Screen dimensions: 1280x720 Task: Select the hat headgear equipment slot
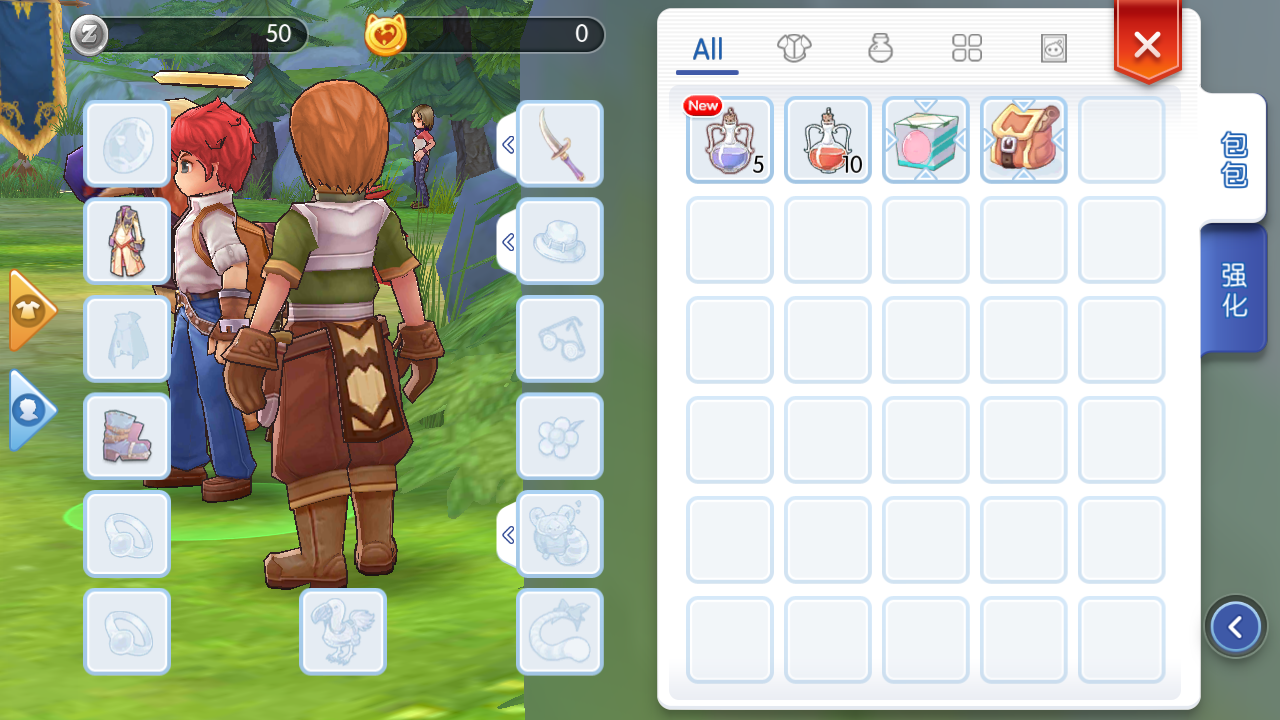[560, 241]
